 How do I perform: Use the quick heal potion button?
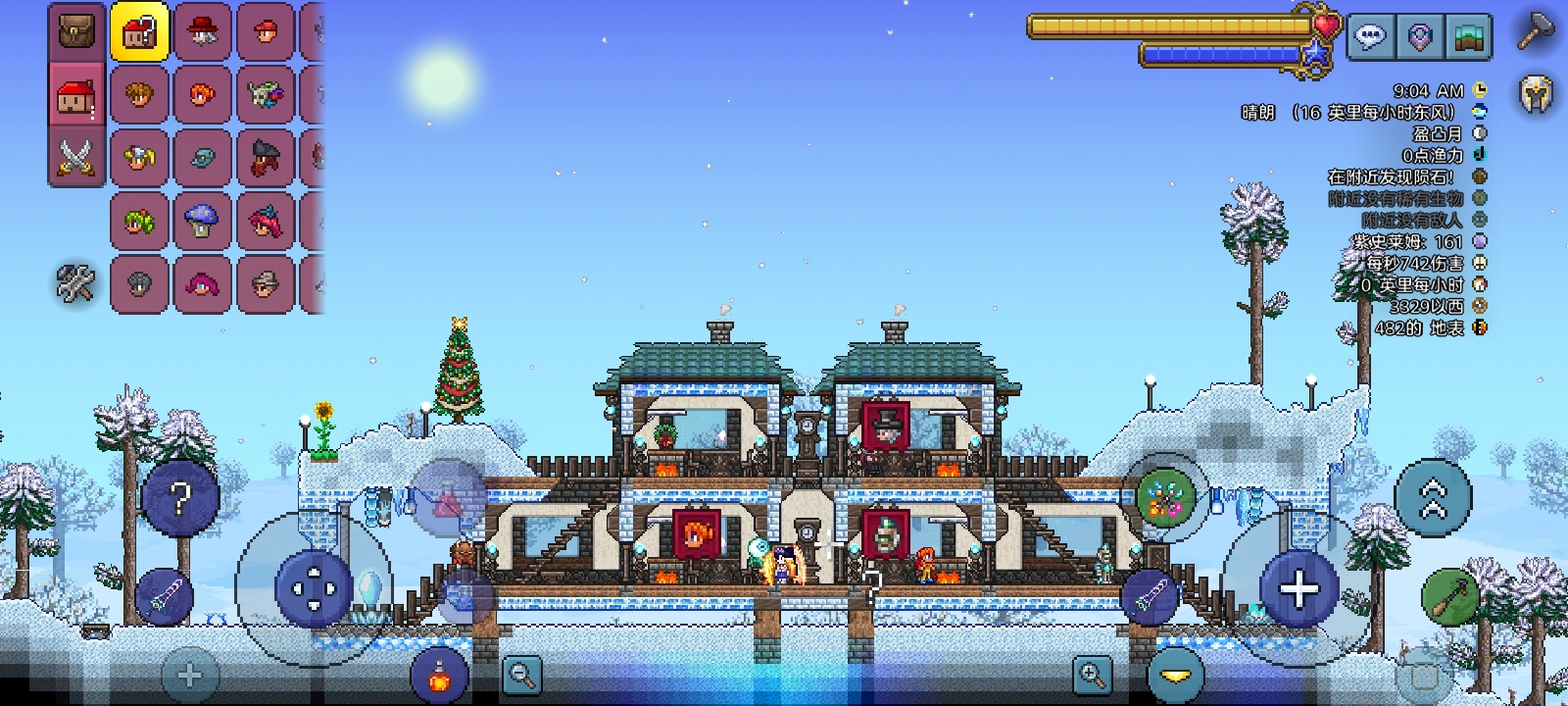pyautogui.click(x=438, y=675)
